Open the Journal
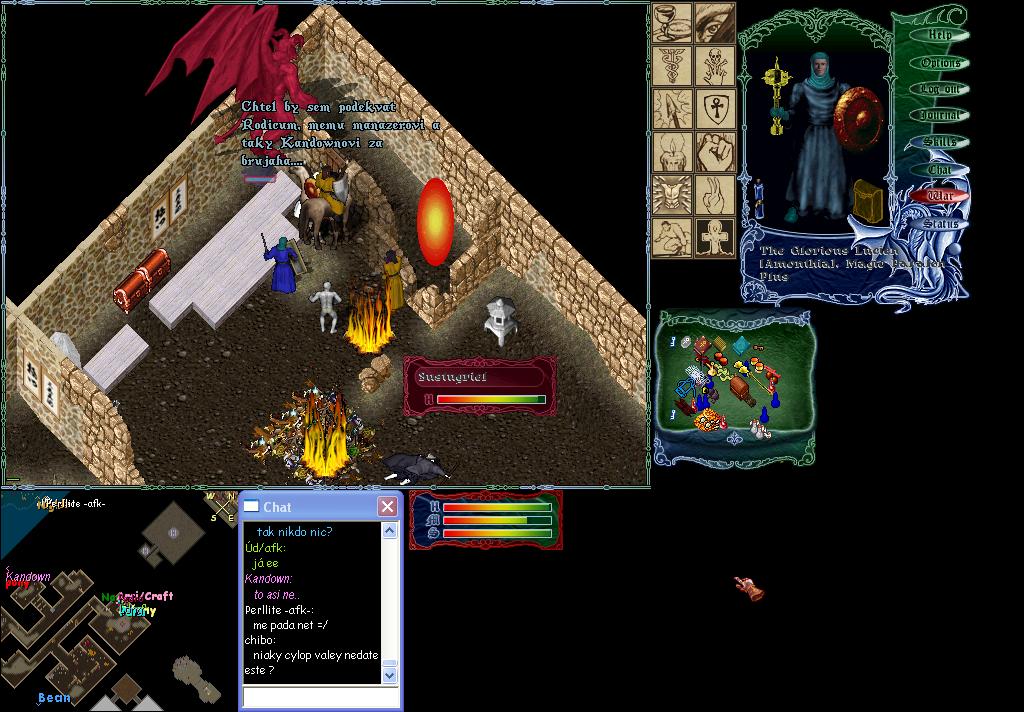 click(940, 116)
